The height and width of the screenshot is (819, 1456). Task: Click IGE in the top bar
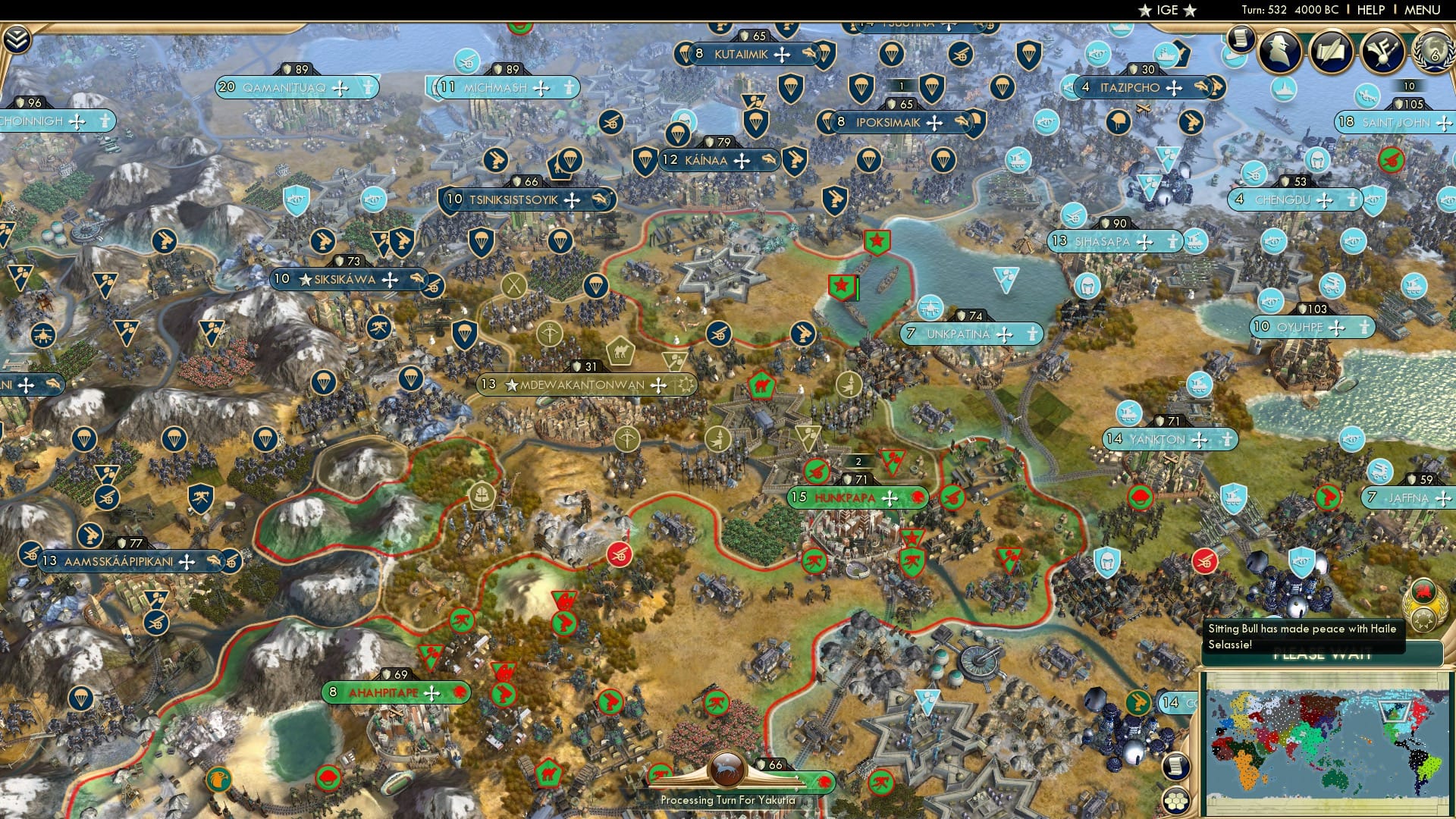(x=1168, y=10)
